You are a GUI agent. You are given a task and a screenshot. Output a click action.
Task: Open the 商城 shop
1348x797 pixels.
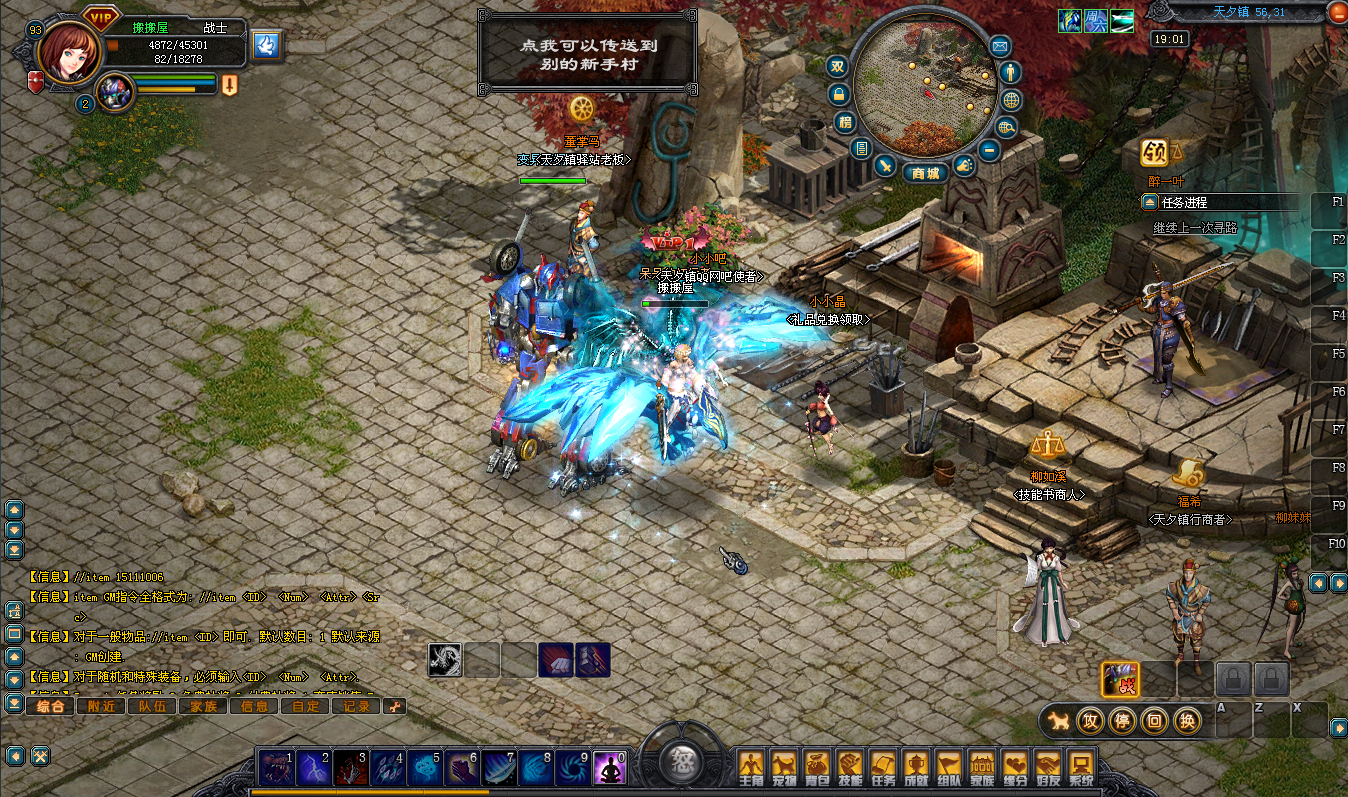(925, 173)
